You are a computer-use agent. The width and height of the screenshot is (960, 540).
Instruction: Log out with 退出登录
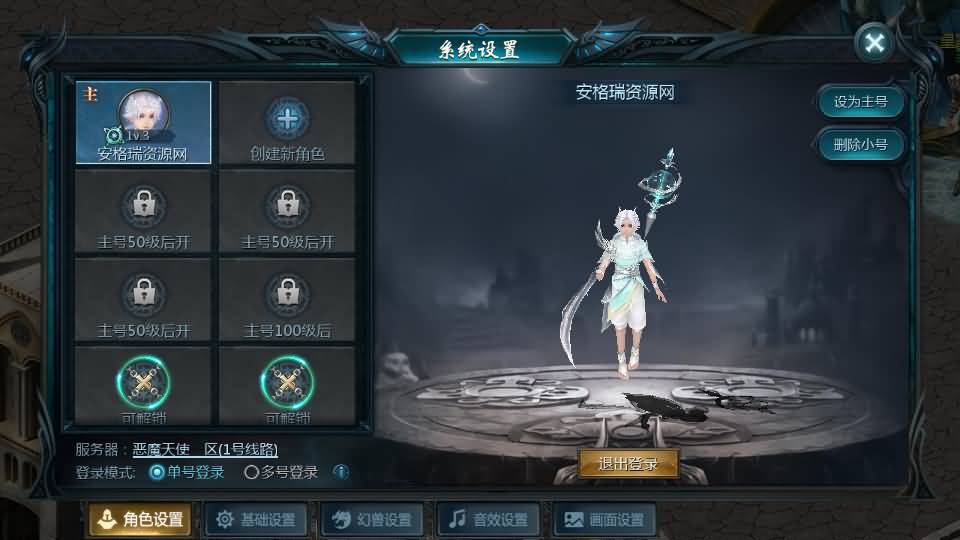coord(628,463)
